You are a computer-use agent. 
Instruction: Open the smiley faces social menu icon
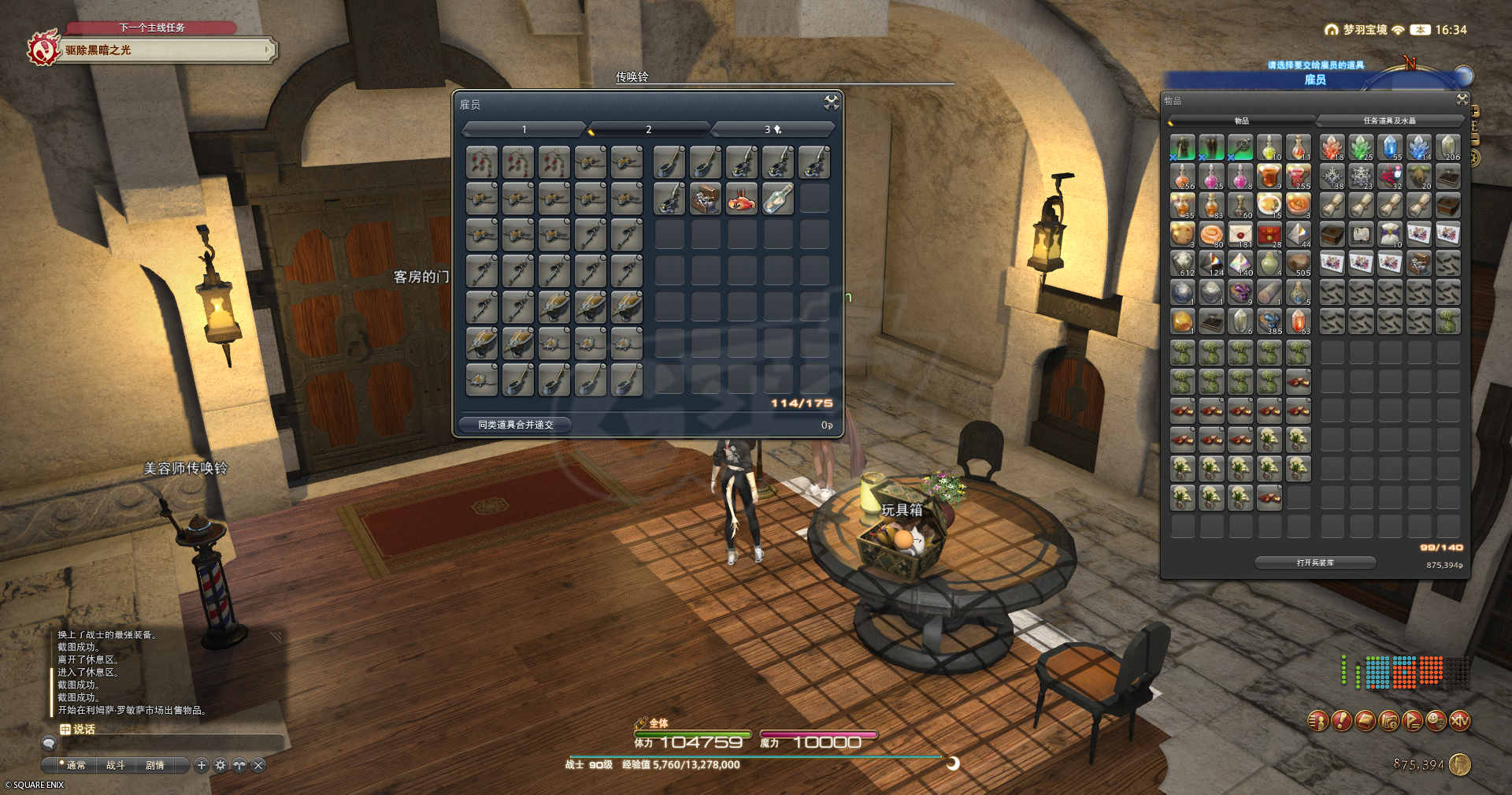pos(1436,721)
